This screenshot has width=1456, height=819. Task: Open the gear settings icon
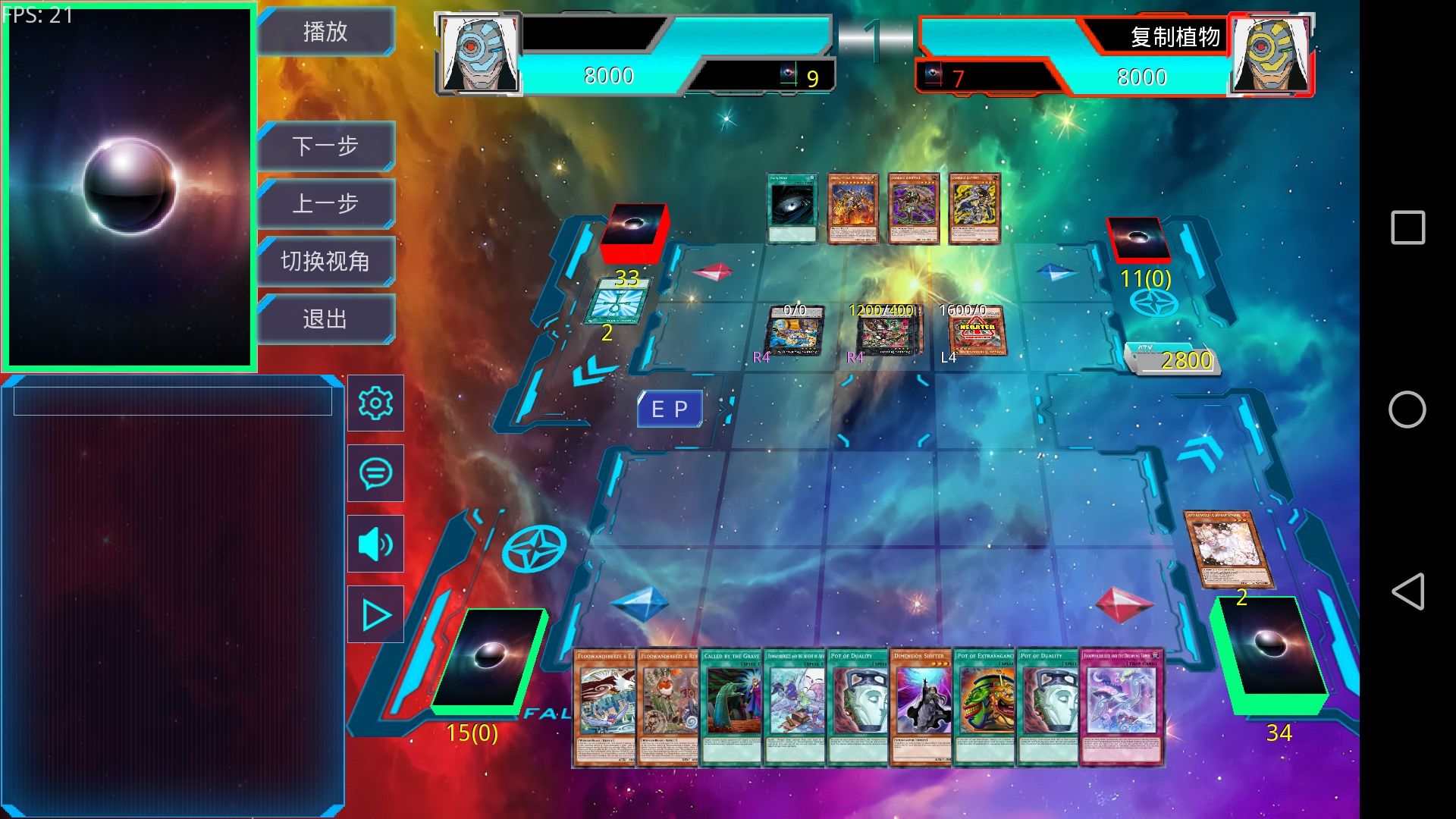coord(375,403)
